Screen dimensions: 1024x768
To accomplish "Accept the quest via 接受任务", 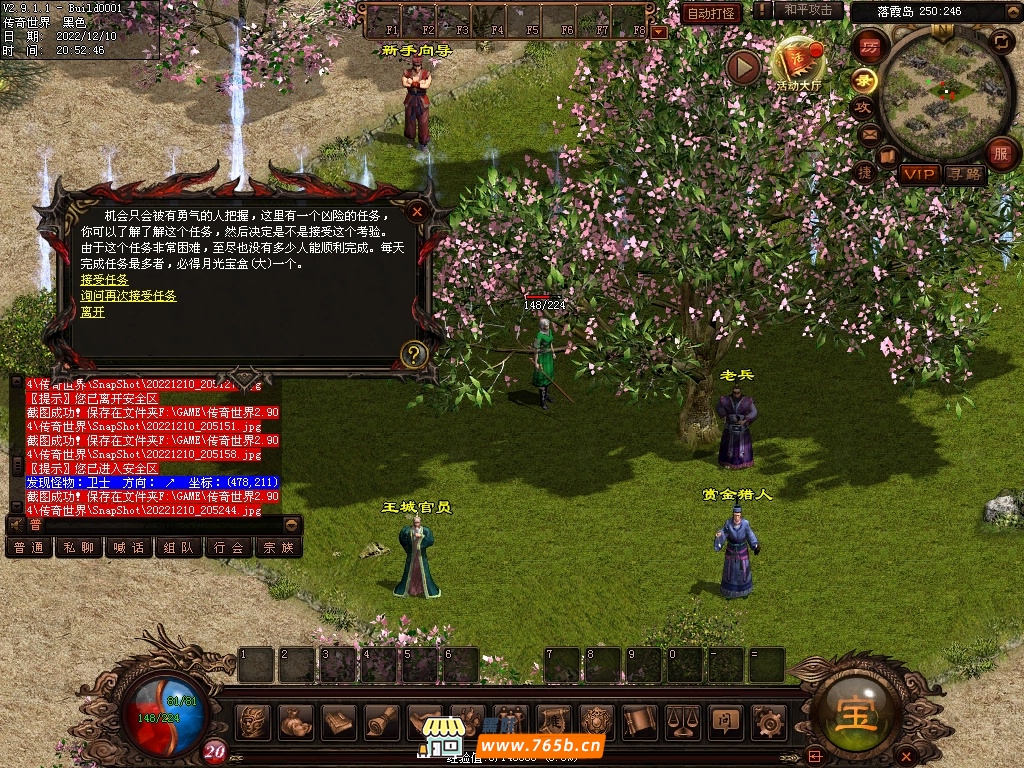I will (x=104, y=280).
